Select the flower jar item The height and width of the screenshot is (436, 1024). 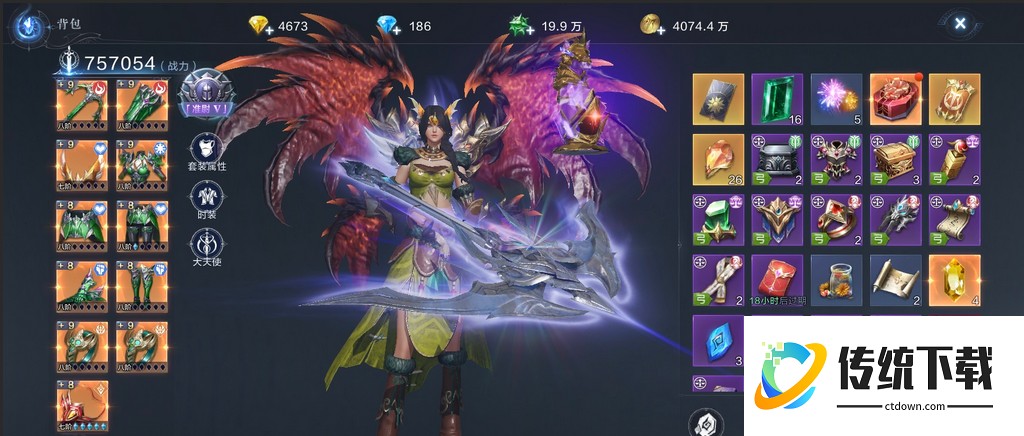click(x=836, y=279)
